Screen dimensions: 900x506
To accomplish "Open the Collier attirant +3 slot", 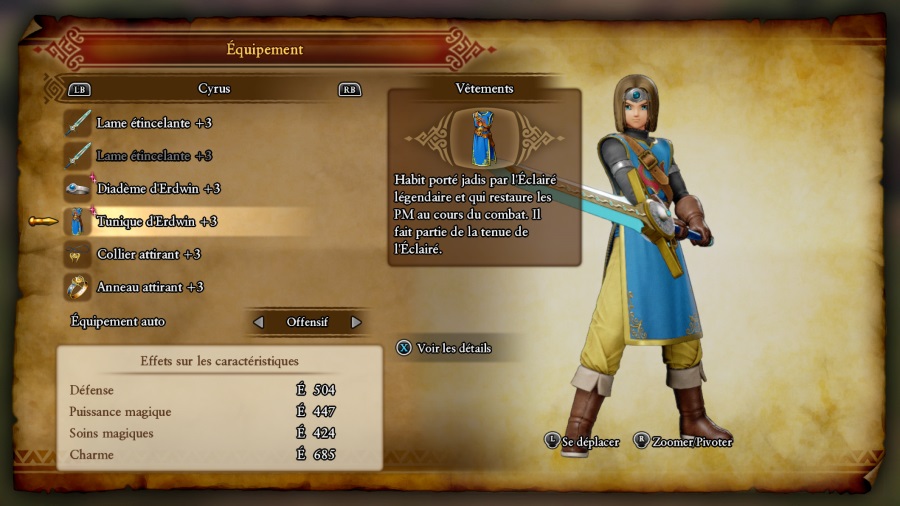I will click(148, 254).
